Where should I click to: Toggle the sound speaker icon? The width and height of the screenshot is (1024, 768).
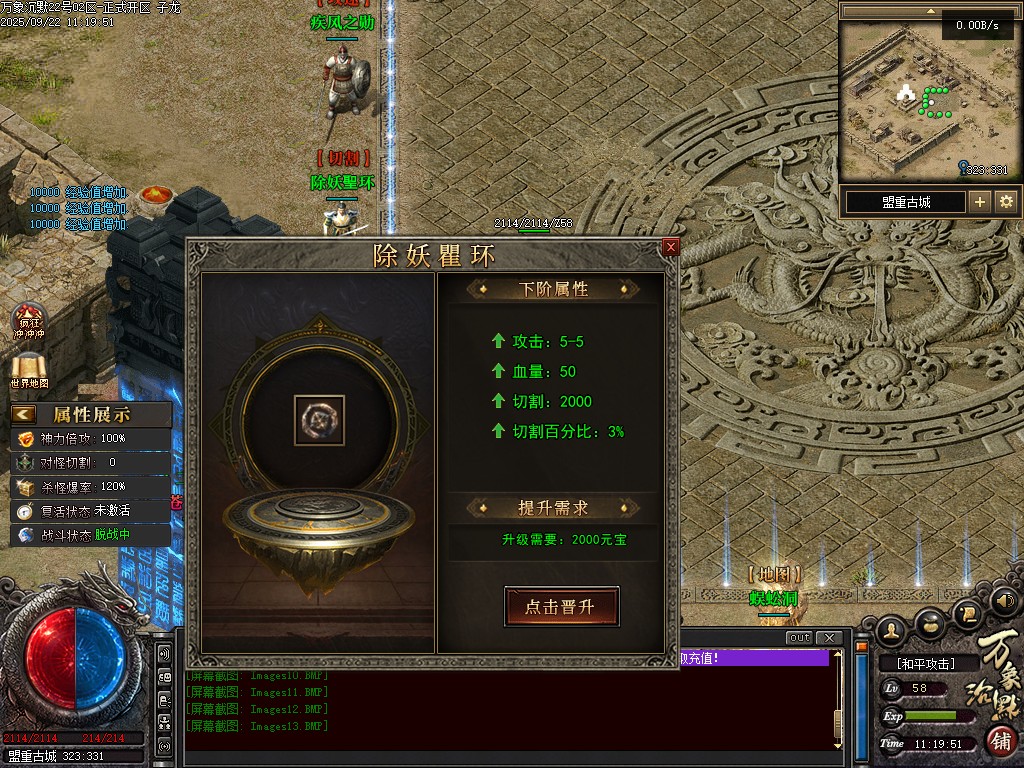point(1004,601)
